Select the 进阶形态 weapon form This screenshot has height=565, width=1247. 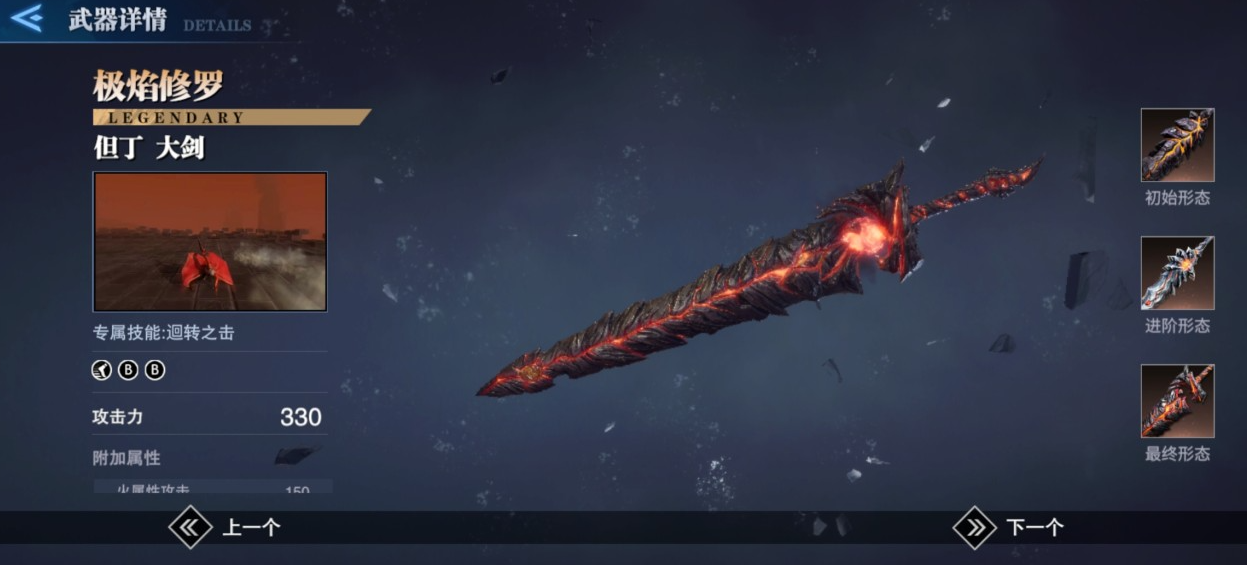1177,273
